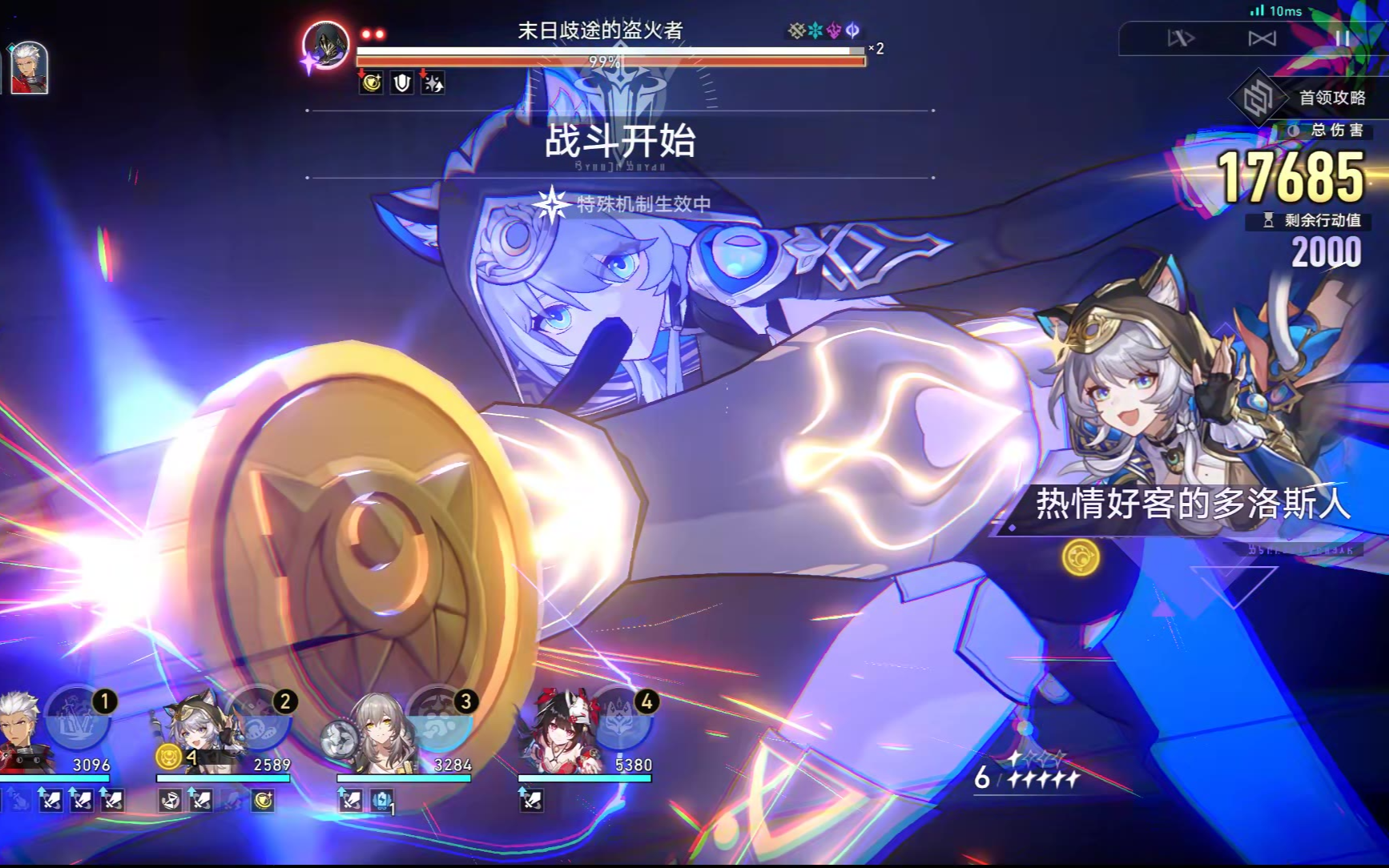Check the turn order ally portrait
1389x868 pixels.
[x=29, y=67]
